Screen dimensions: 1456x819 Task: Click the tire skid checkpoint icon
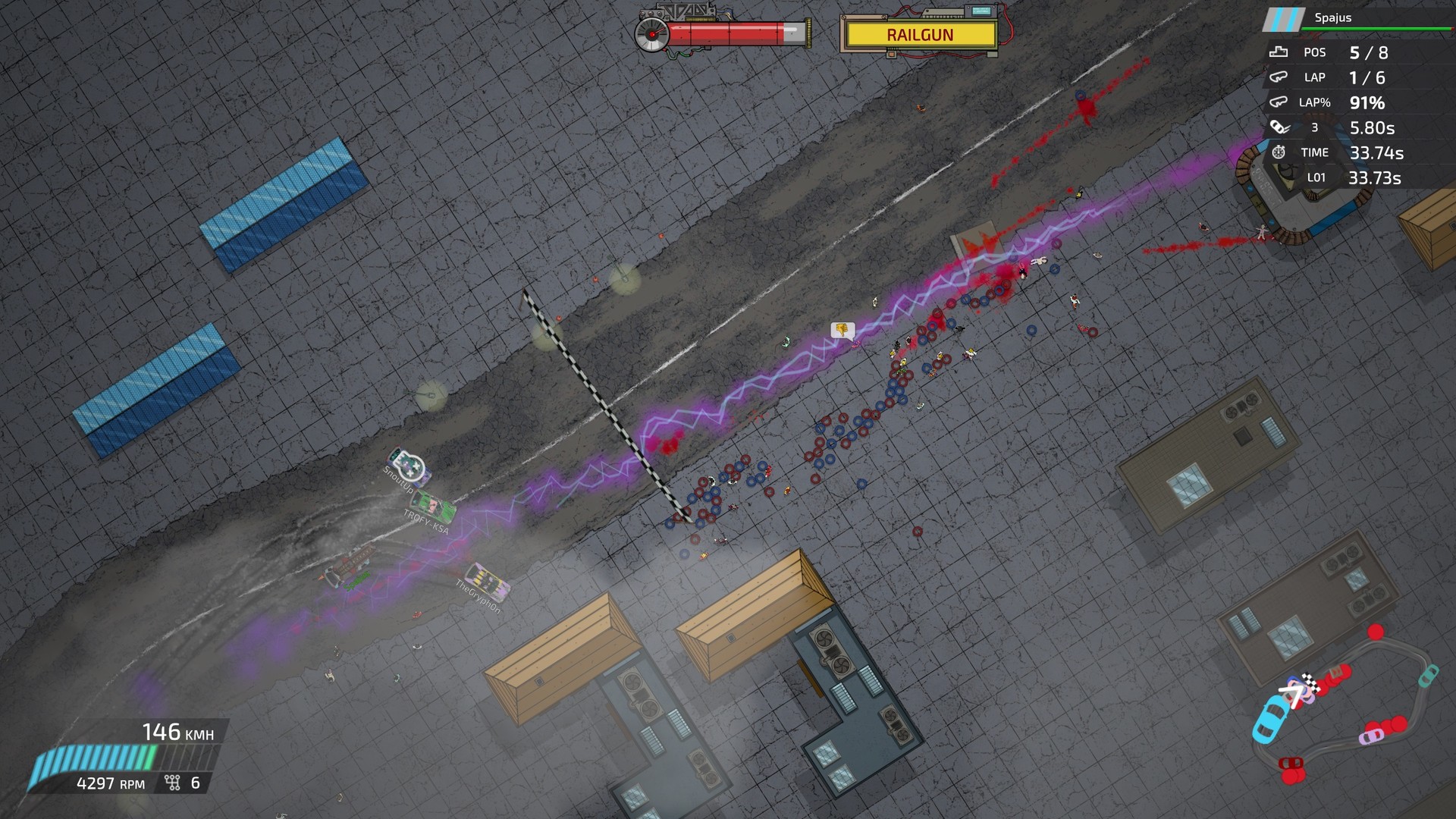[x=1279, y=127]
